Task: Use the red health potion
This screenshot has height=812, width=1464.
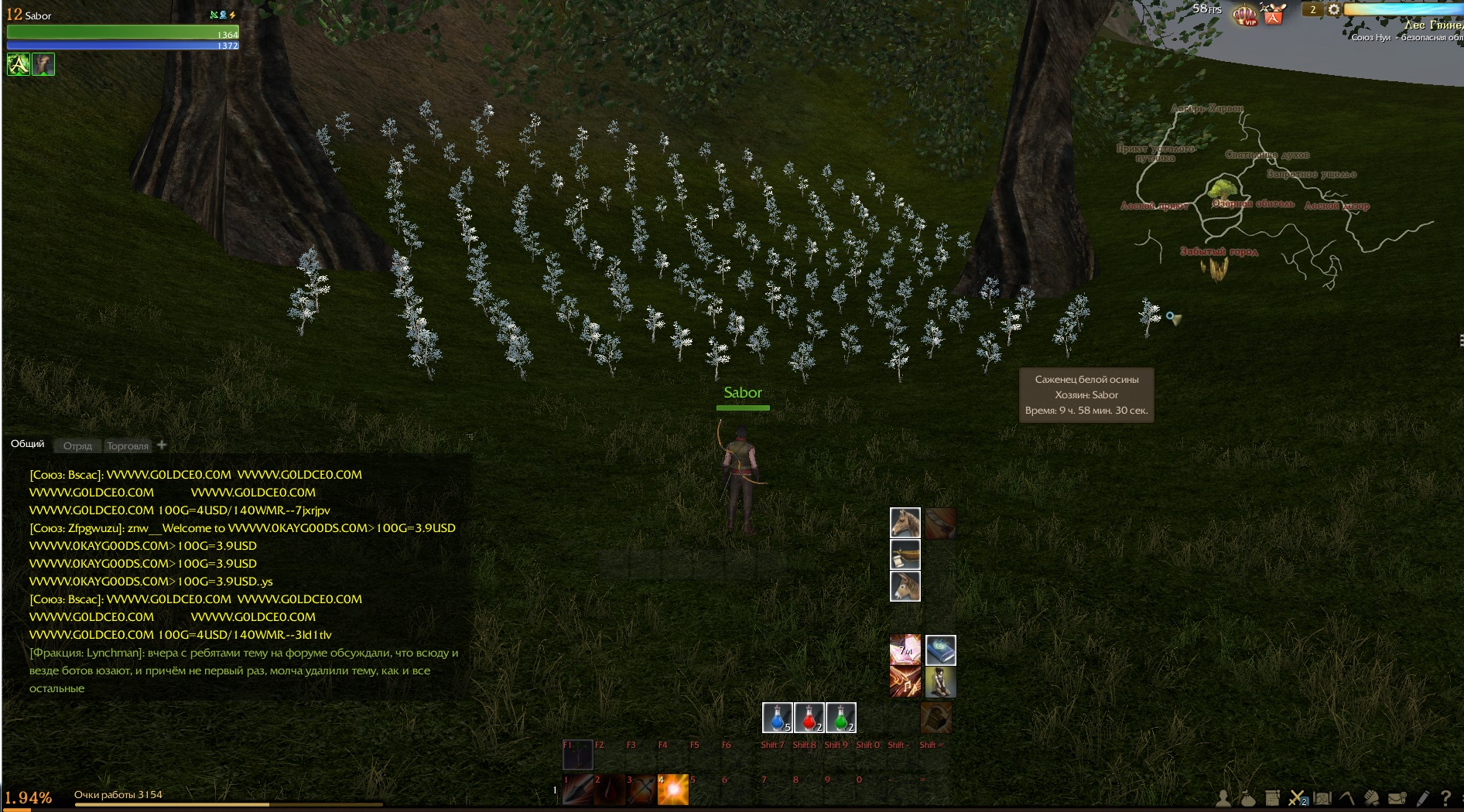Action: click(809, 718)
